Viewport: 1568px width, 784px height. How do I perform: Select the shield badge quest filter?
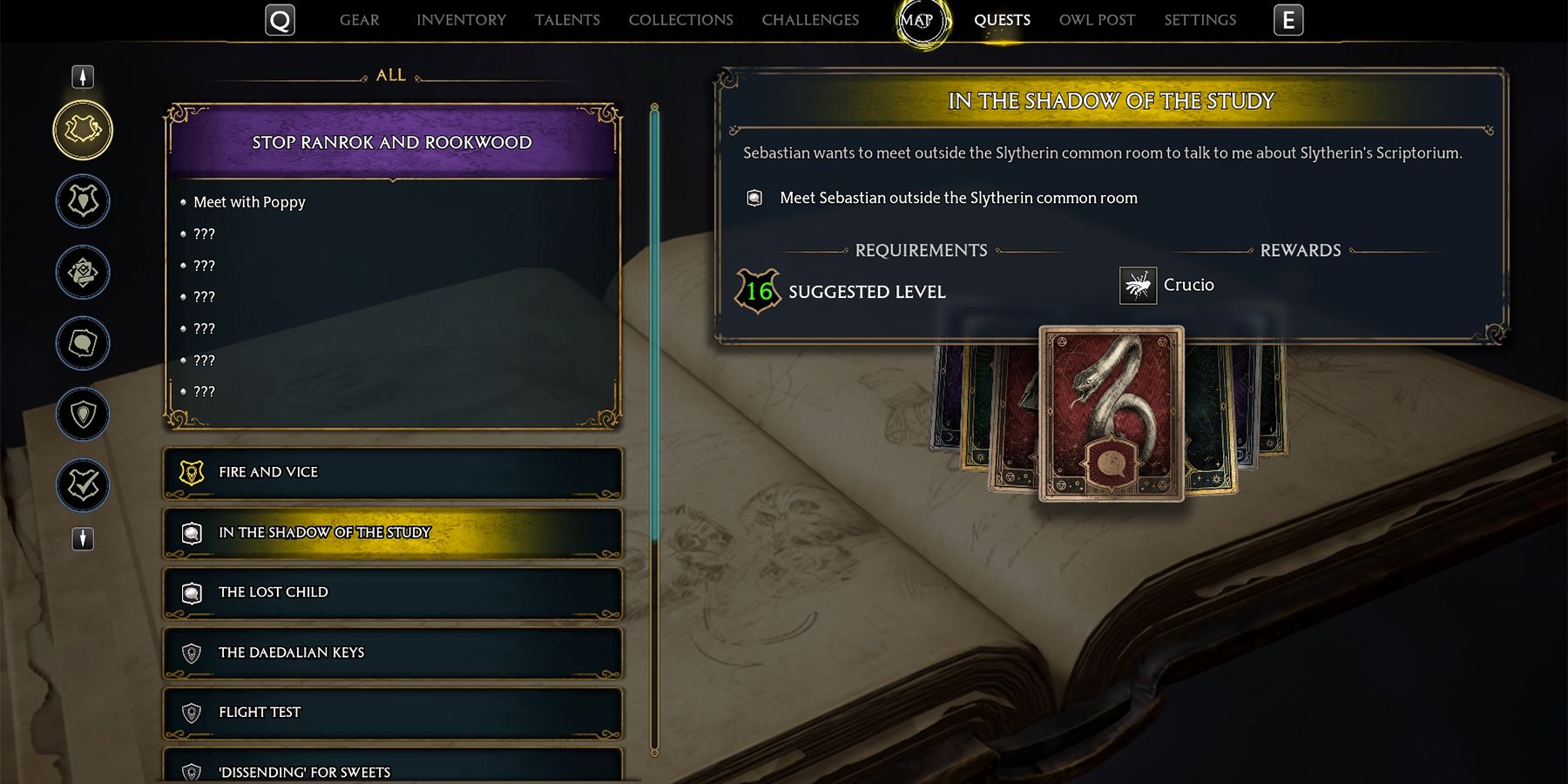coord(83,414)
